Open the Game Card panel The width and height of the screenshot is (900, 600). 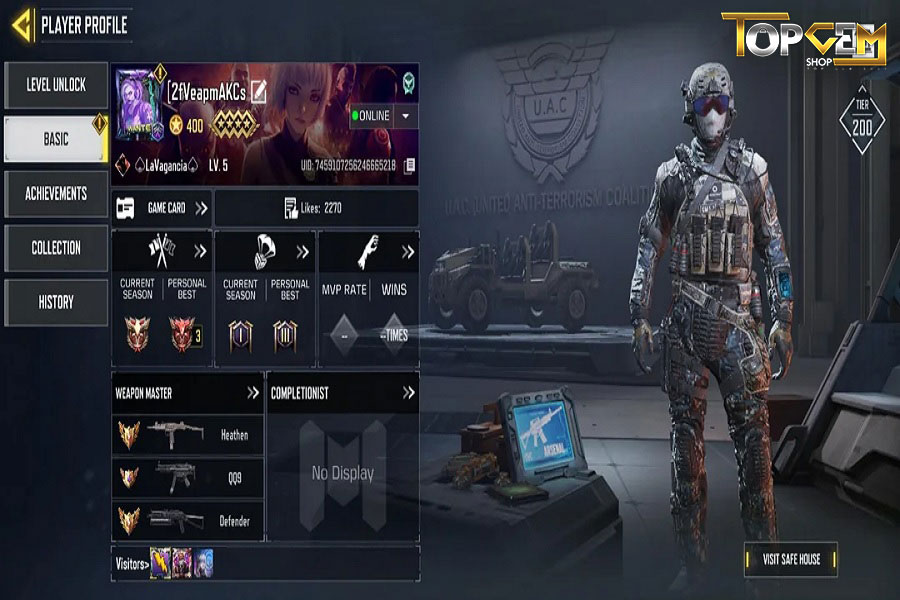[162, 208]
